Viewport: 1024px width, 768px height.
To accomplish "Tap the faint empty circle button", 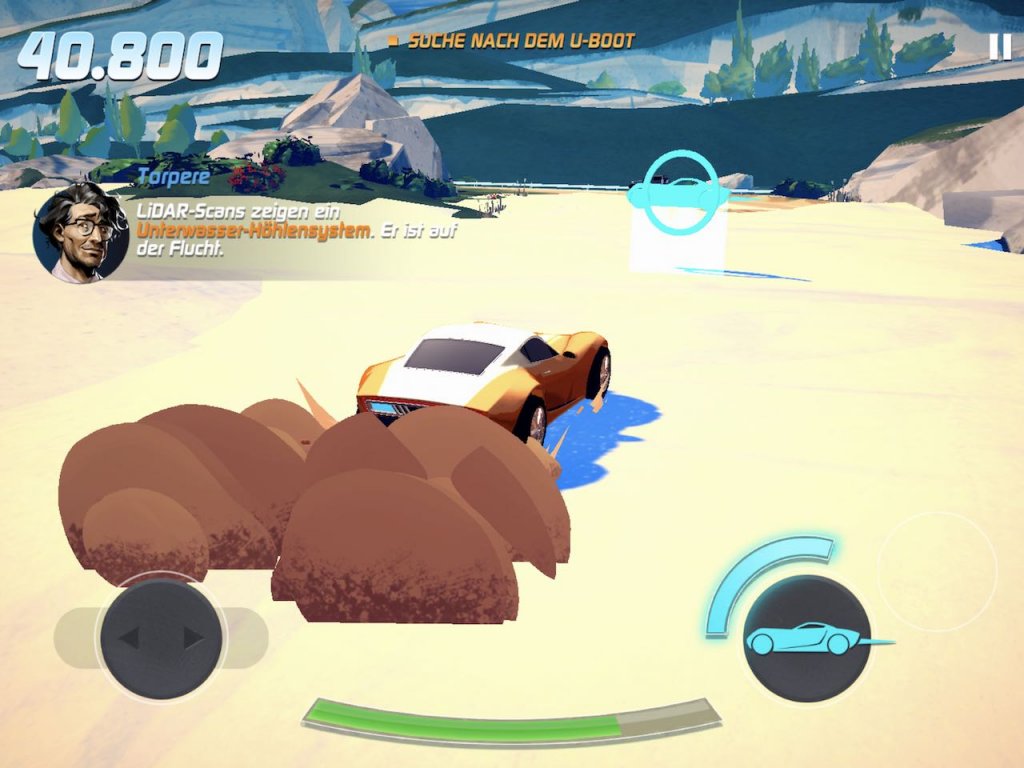I will pos(936,572).
